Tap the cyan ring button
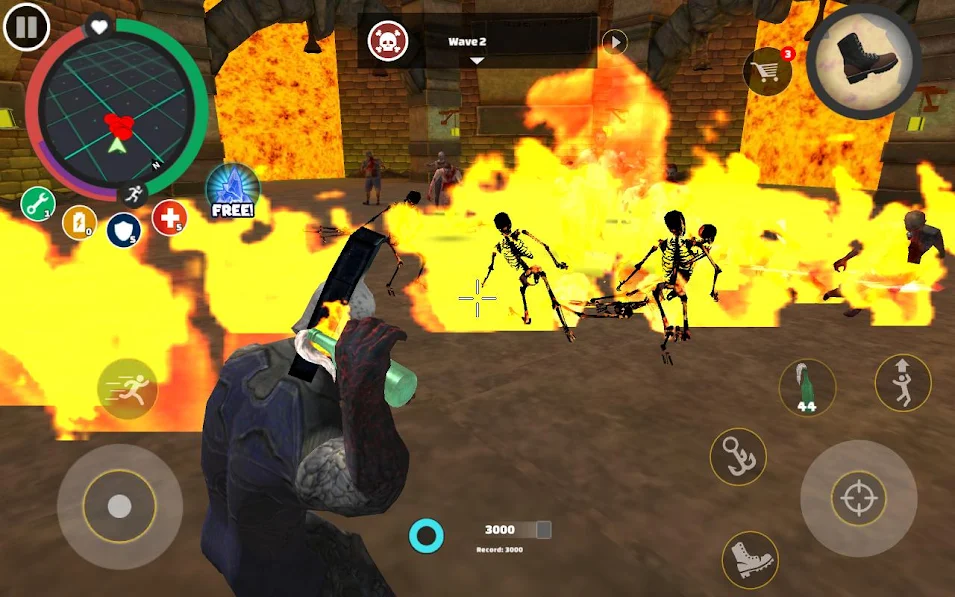955x597 pixels. pos(427,537)
